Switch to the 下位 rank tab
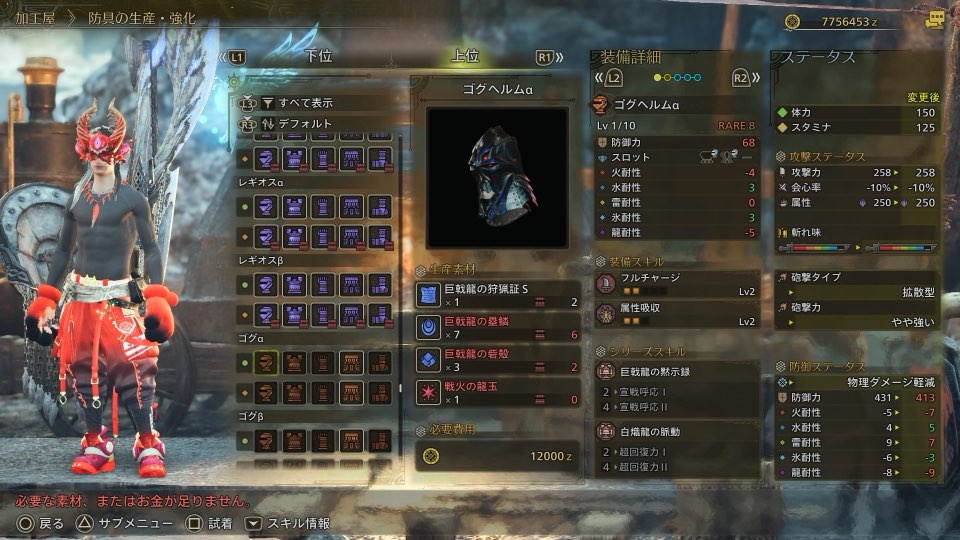The width and height of the screenshot is (960, 540). (318, 57)
